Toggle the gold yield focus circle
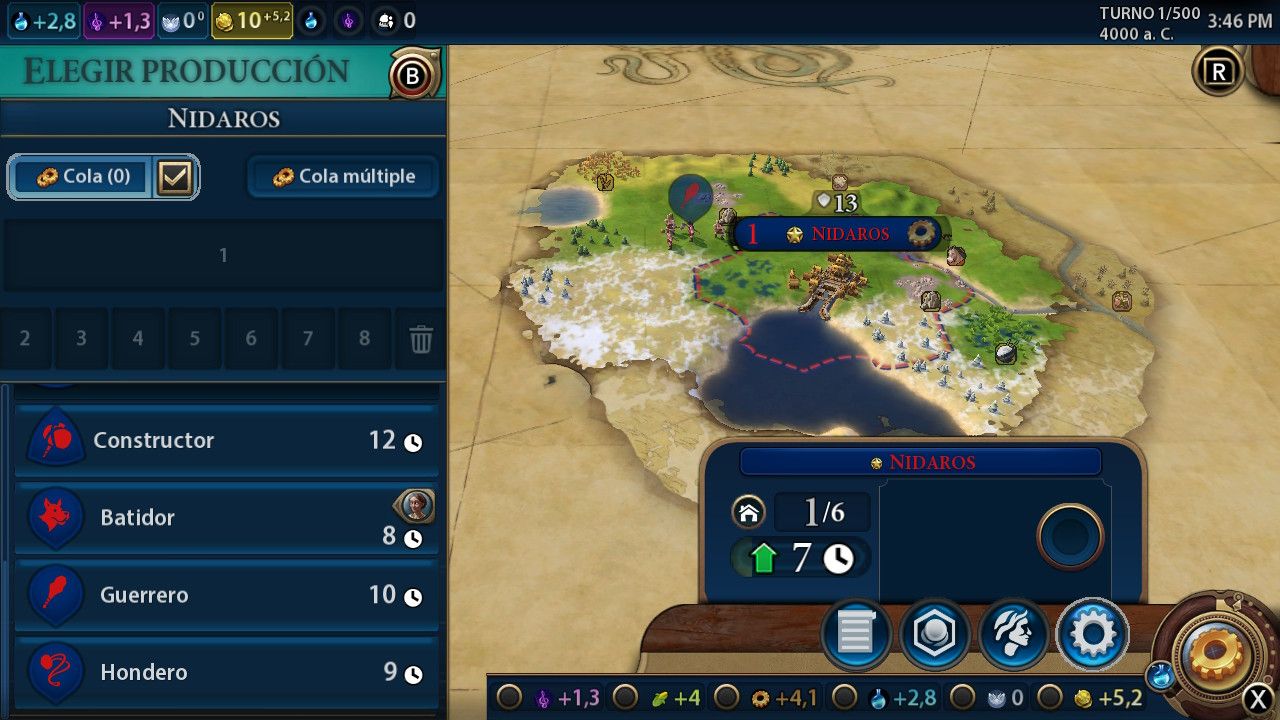 1050,697
